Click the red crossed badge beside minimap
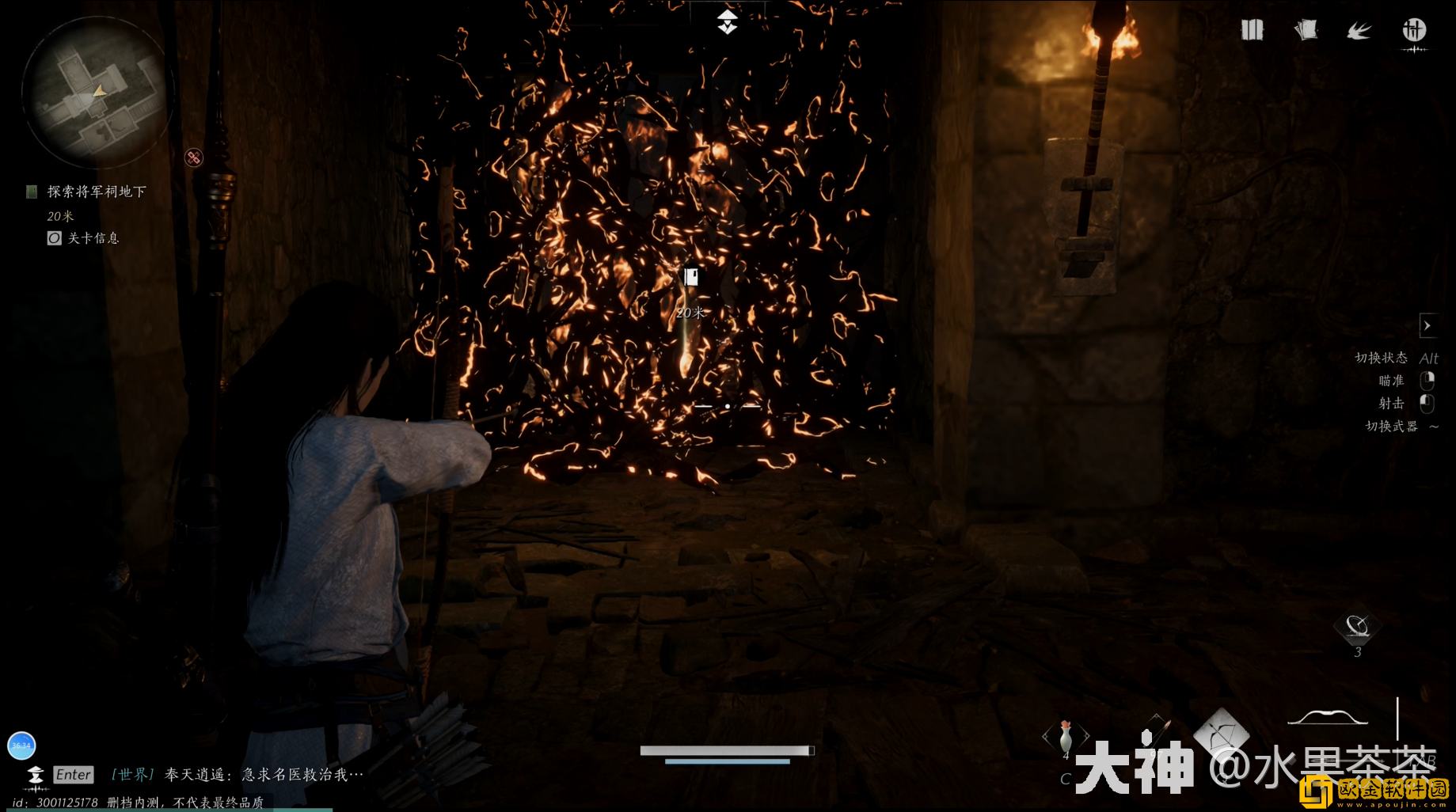Screen dimensions: 1456x812 pos(194,157)
